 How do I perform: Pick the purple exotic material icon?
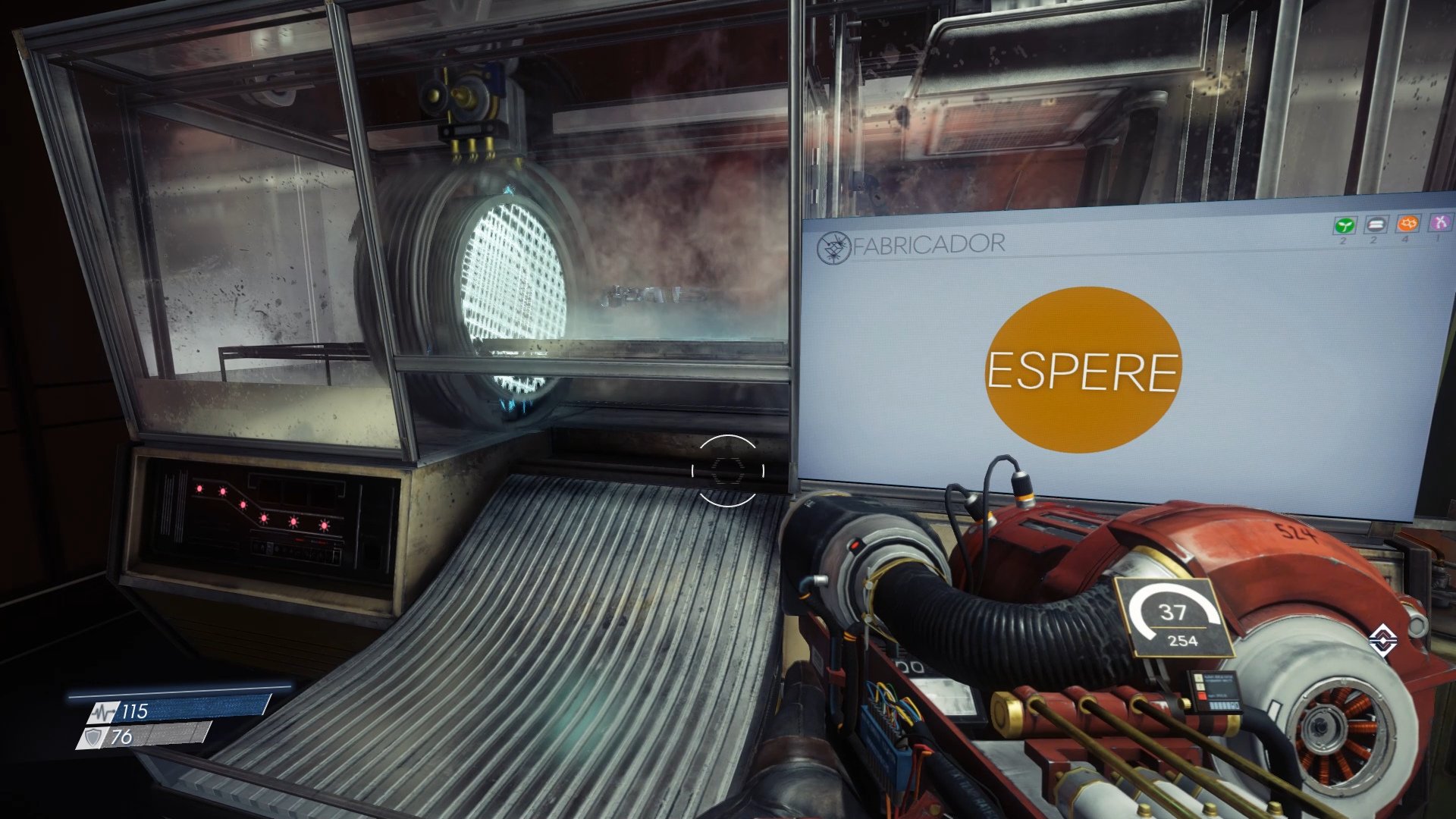[x=1439, y=222]
